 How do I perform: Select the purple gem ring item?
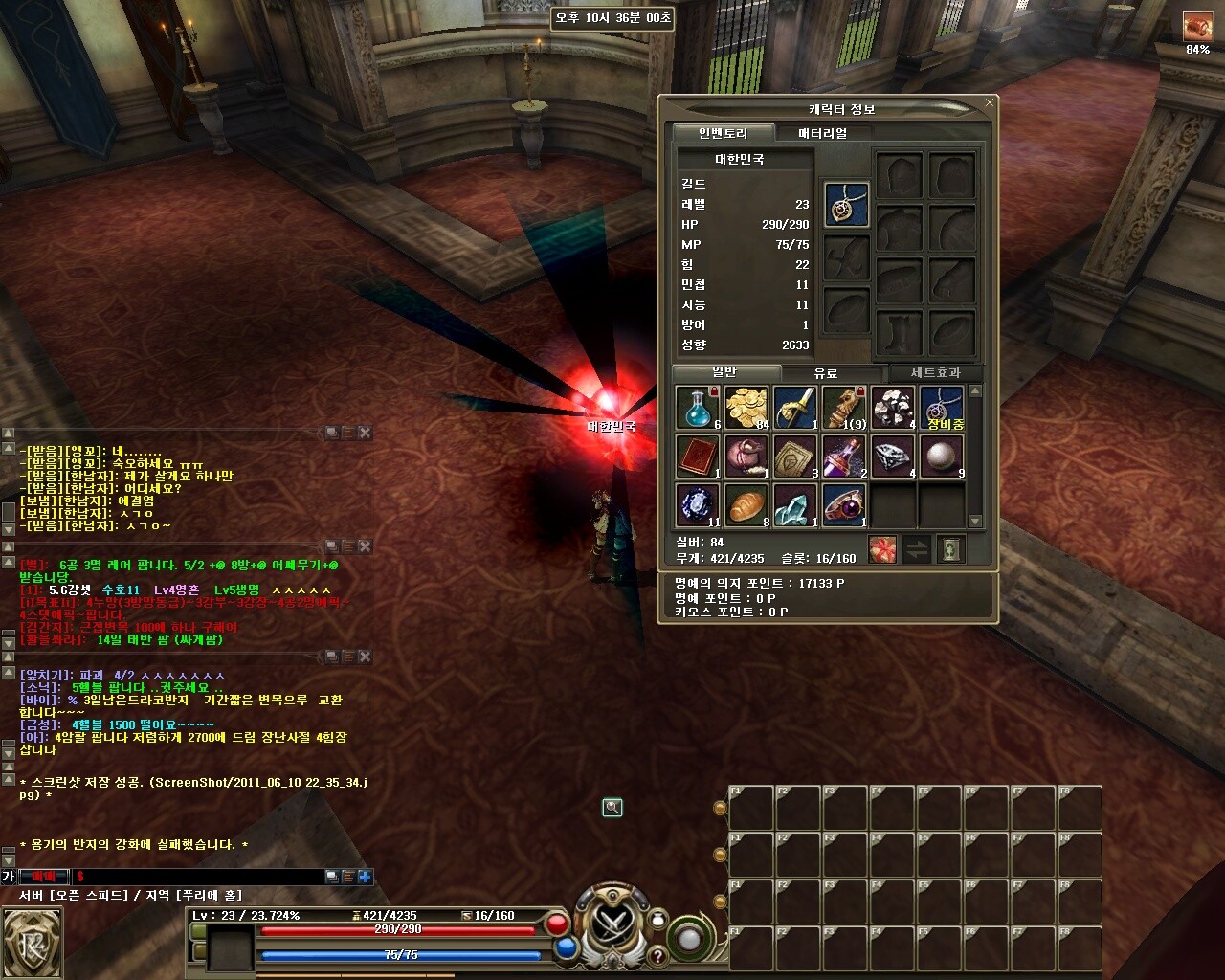pos(844,505)
